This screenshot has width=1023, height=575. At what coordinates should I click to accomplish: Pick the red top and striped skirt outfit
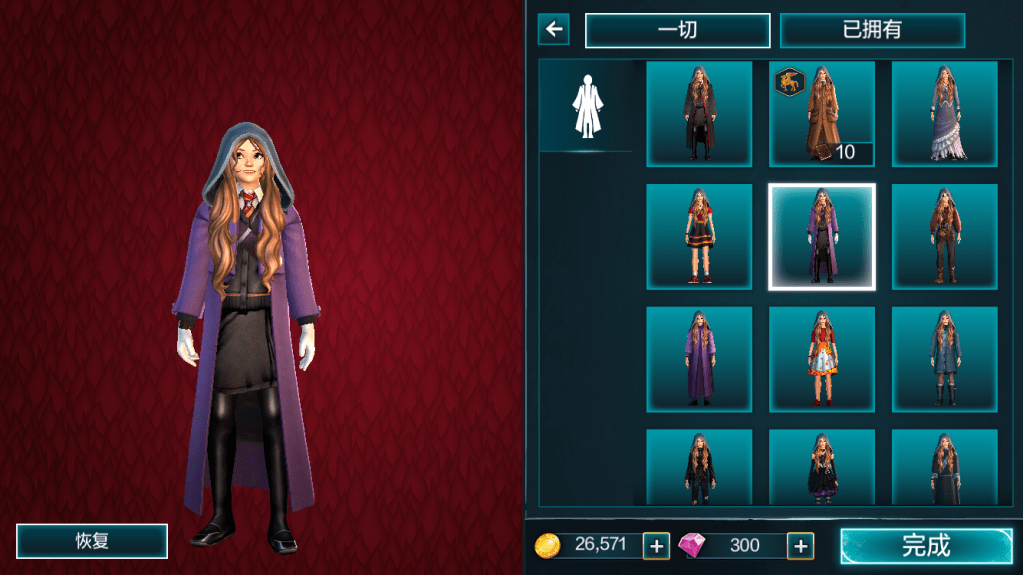699,236
